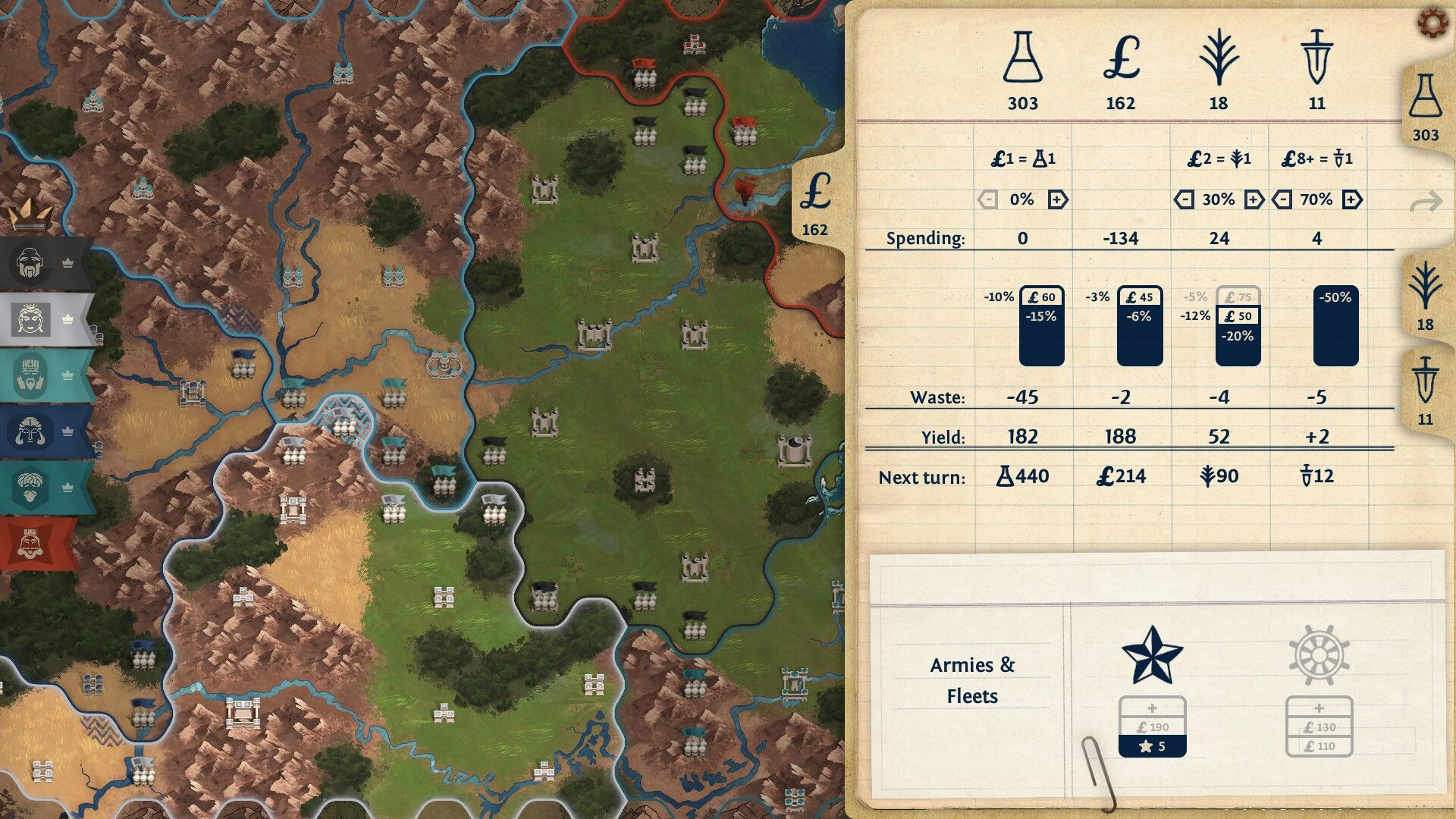Increase the 70% military spending
Viewport: 1456px width, 819px height.
[x=1352, y=199]
